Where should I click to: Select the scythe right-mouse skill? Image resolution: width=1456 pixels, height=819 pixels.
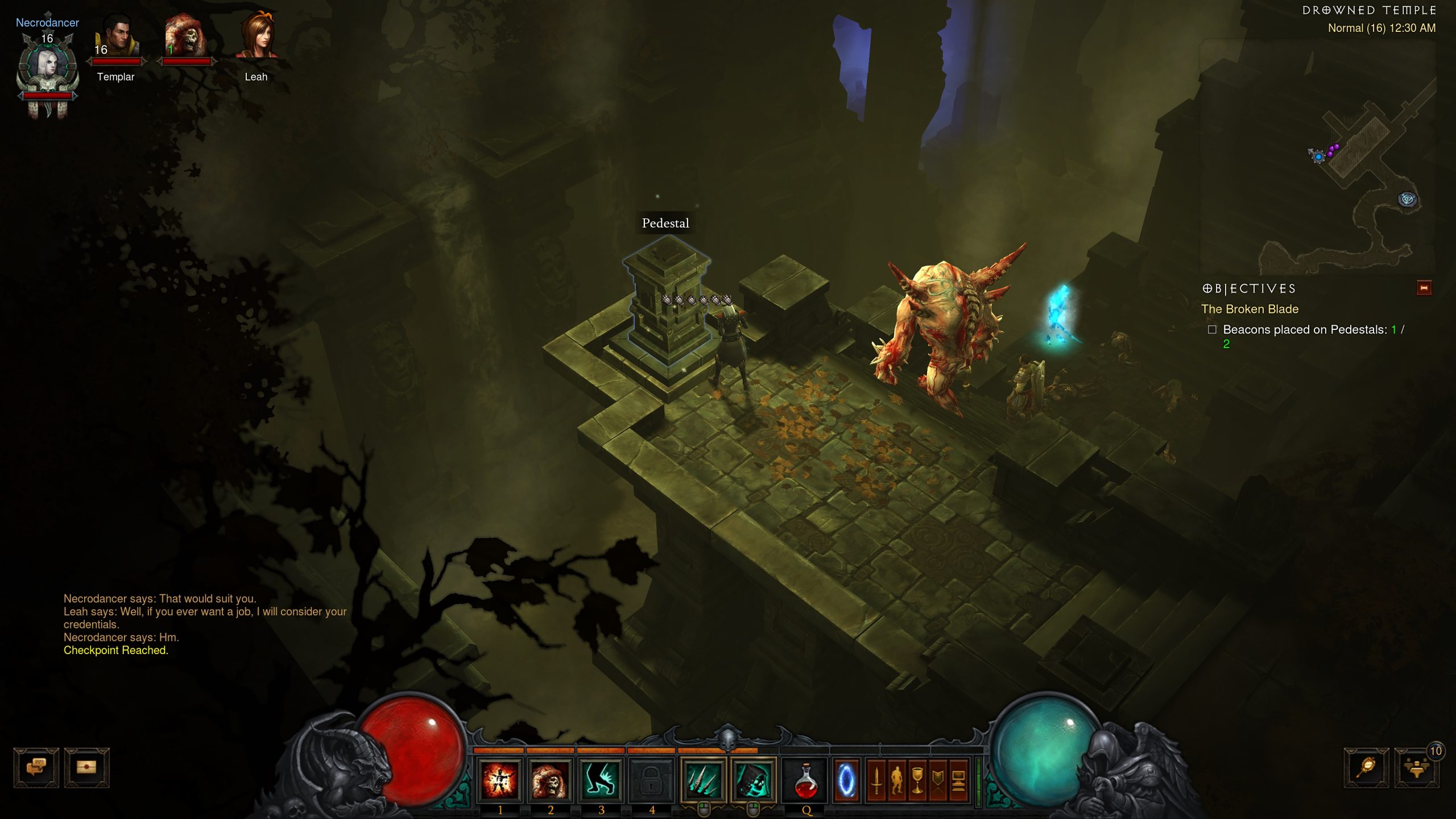coord(753,780)
